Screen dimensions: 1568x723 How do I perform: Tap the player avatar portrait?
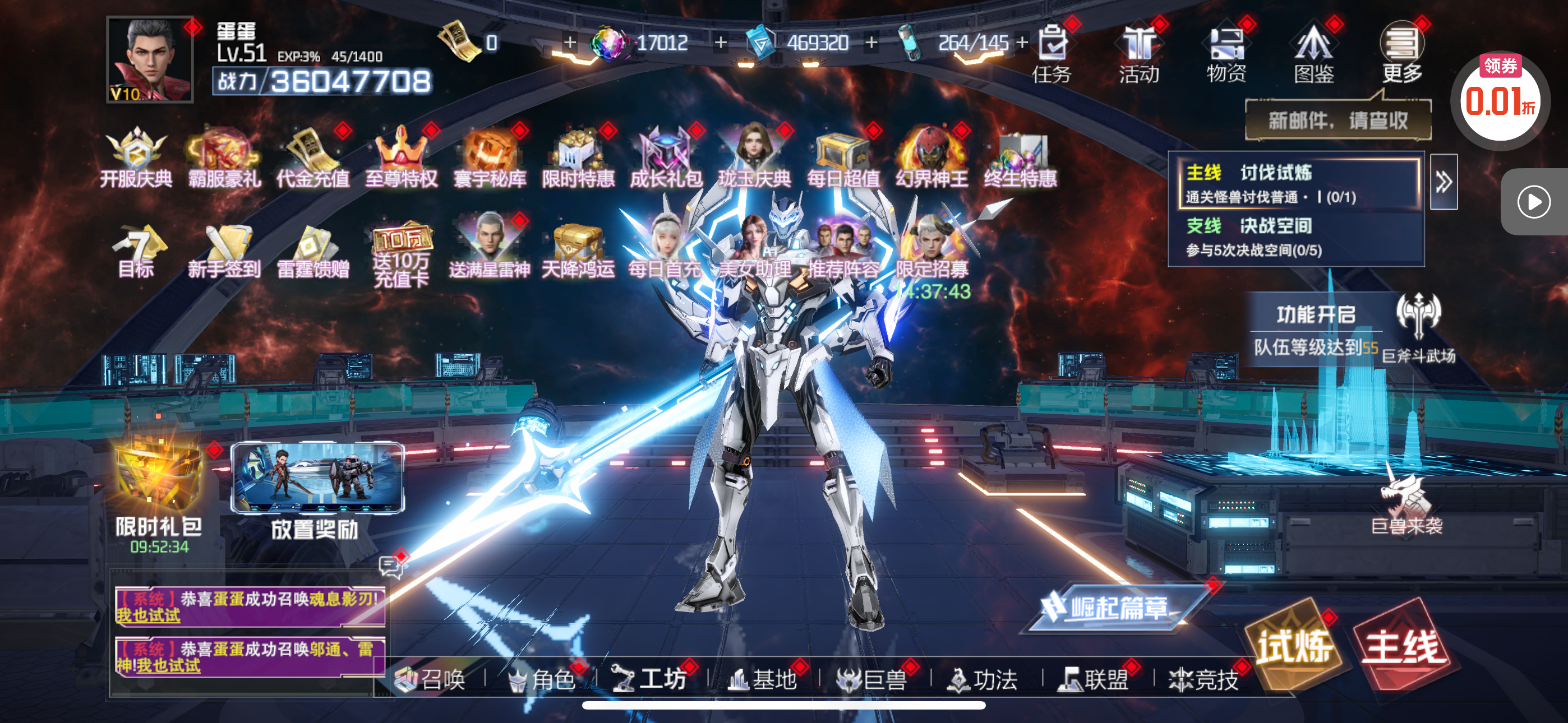150,59
